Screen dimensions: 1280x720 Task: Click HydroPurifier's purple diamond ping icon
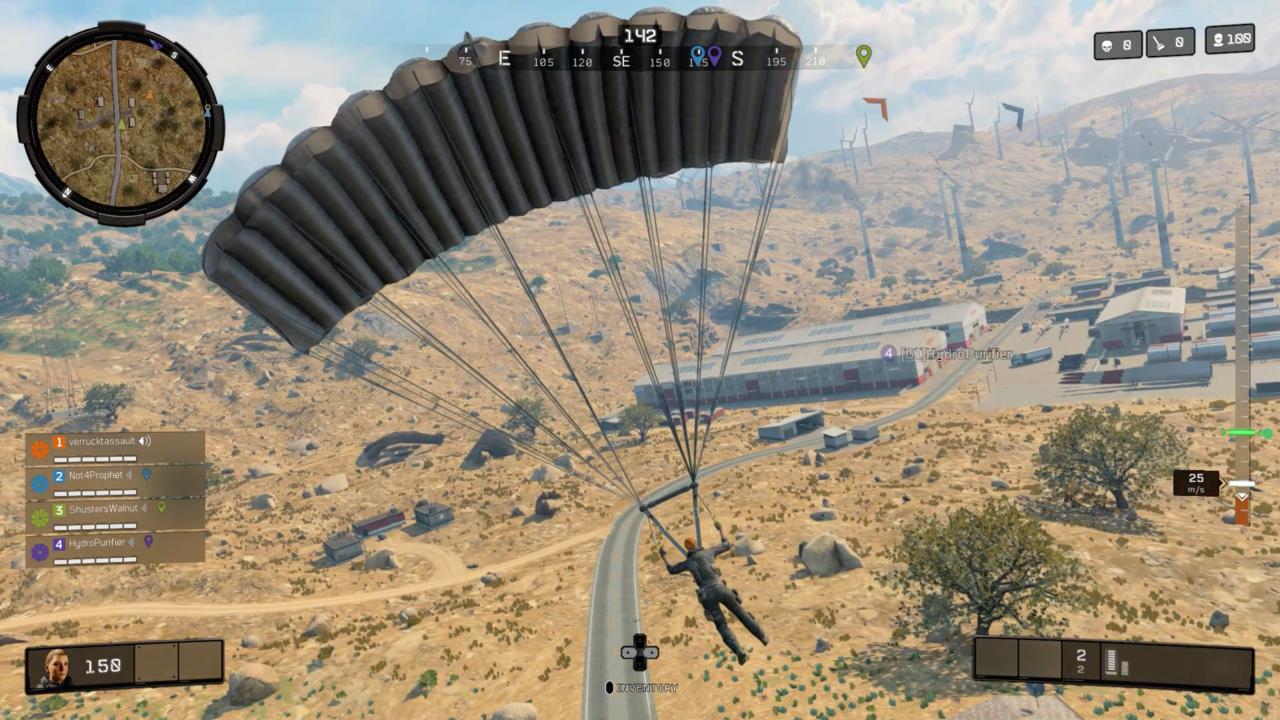pyautogui.click(x=148, y=543)
